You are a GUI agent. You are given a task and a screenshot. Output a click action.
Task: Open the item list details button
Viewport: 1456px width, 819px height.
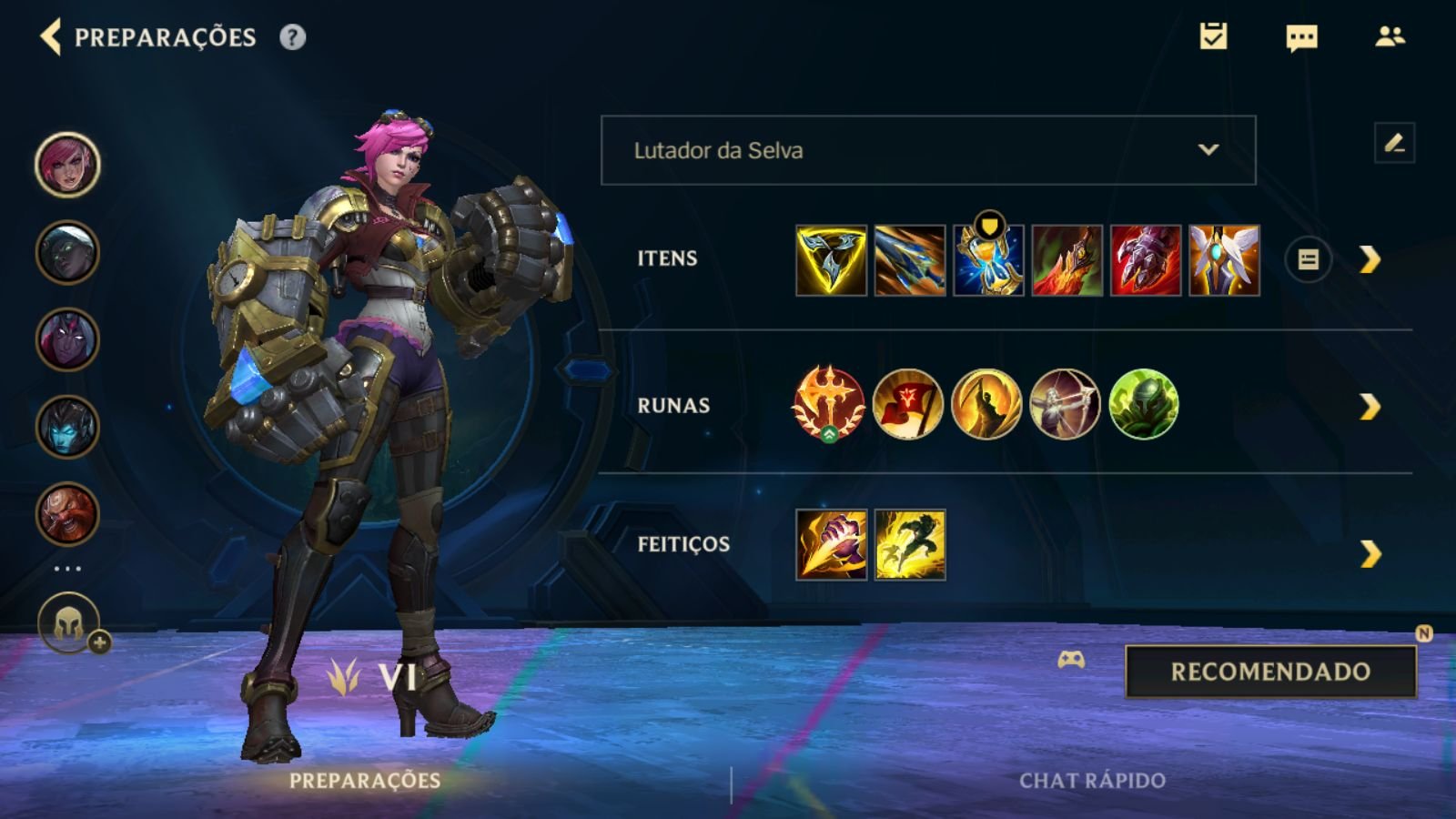[x=1308, y=260]
